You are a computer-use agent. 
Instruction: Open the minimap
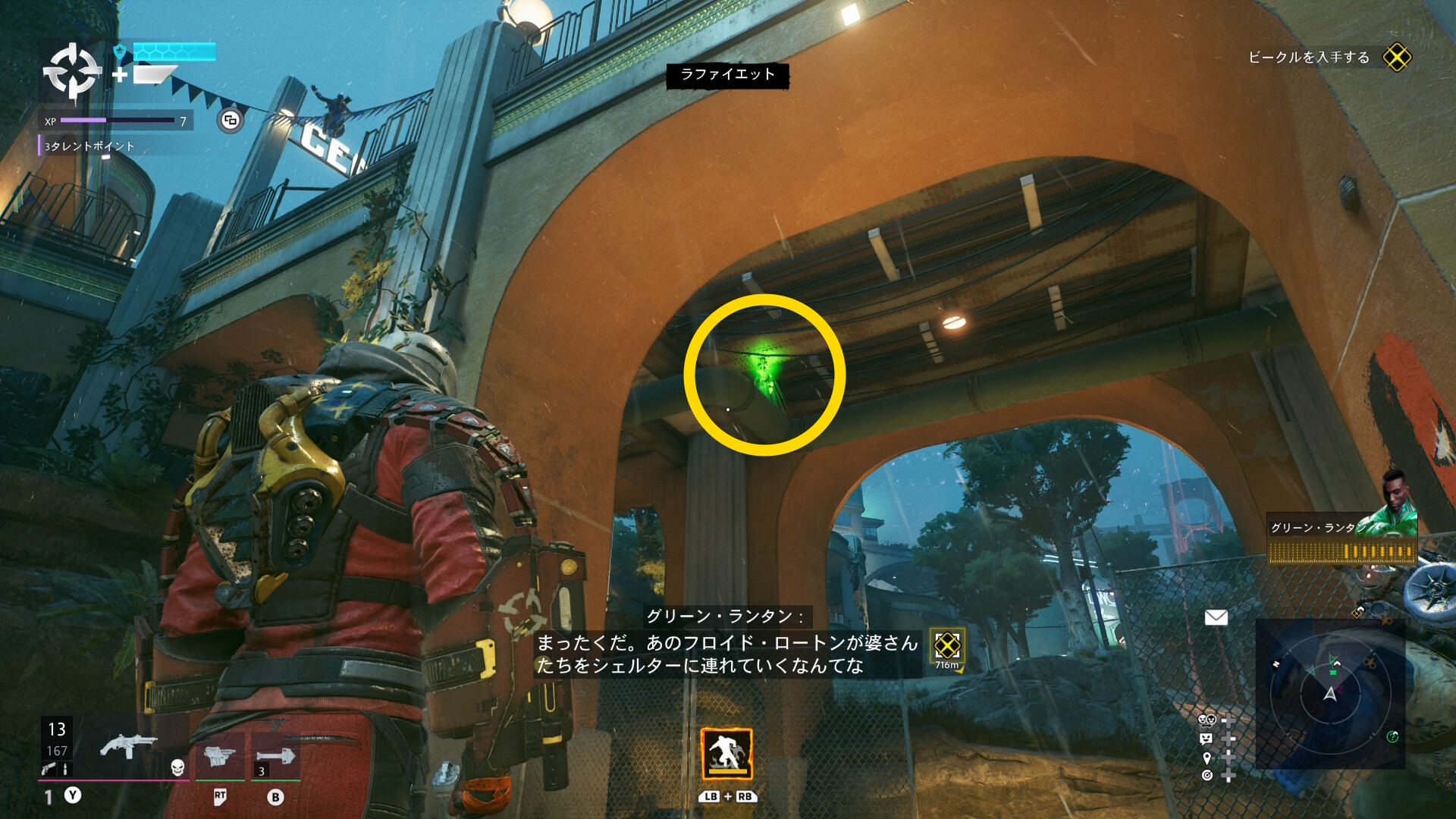coord(1330,693)
